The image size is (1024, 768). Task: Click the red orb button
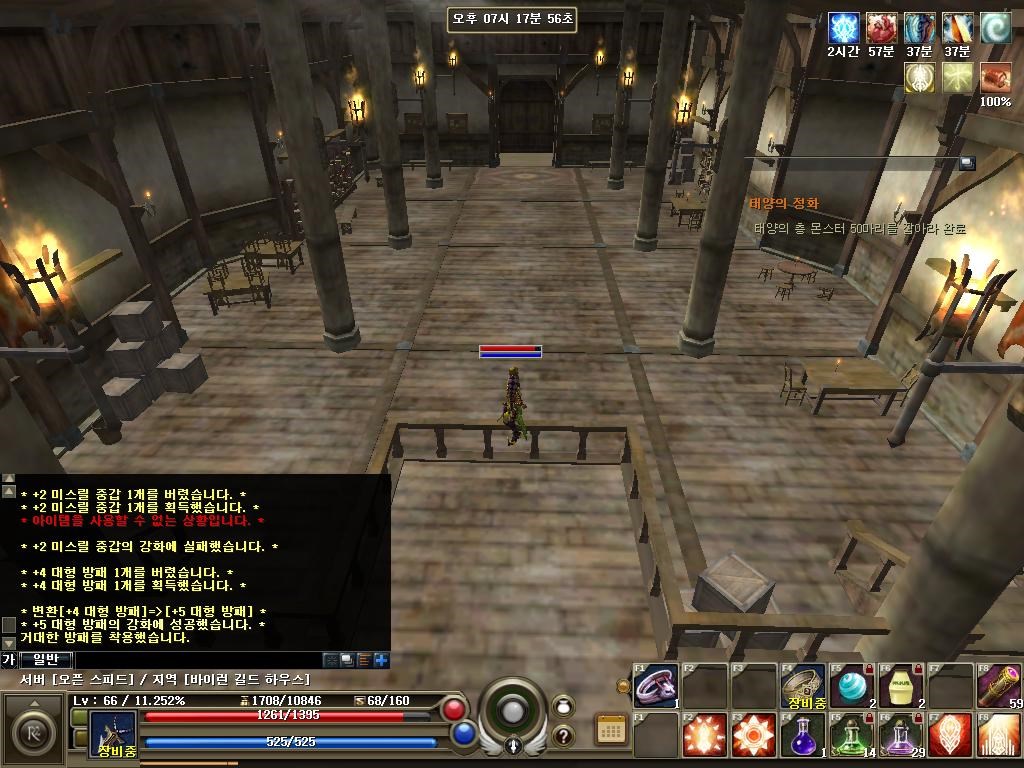coord(455,709)
